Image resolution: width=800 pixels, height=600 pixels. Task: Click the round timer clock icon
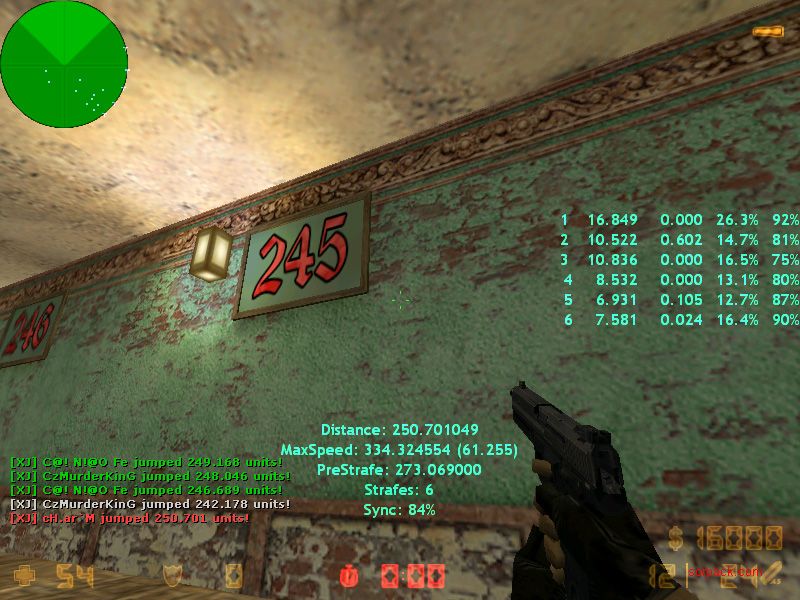(x=349, y=577)
